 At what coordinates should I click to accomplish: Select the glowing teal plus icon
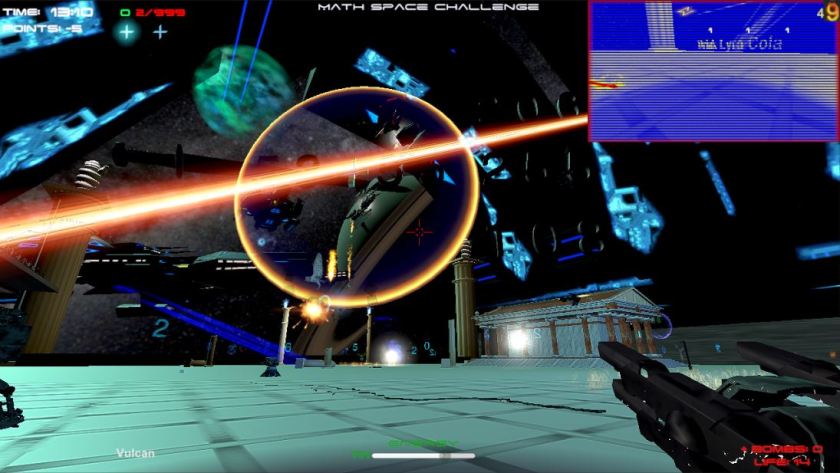(x=126, y=31)
